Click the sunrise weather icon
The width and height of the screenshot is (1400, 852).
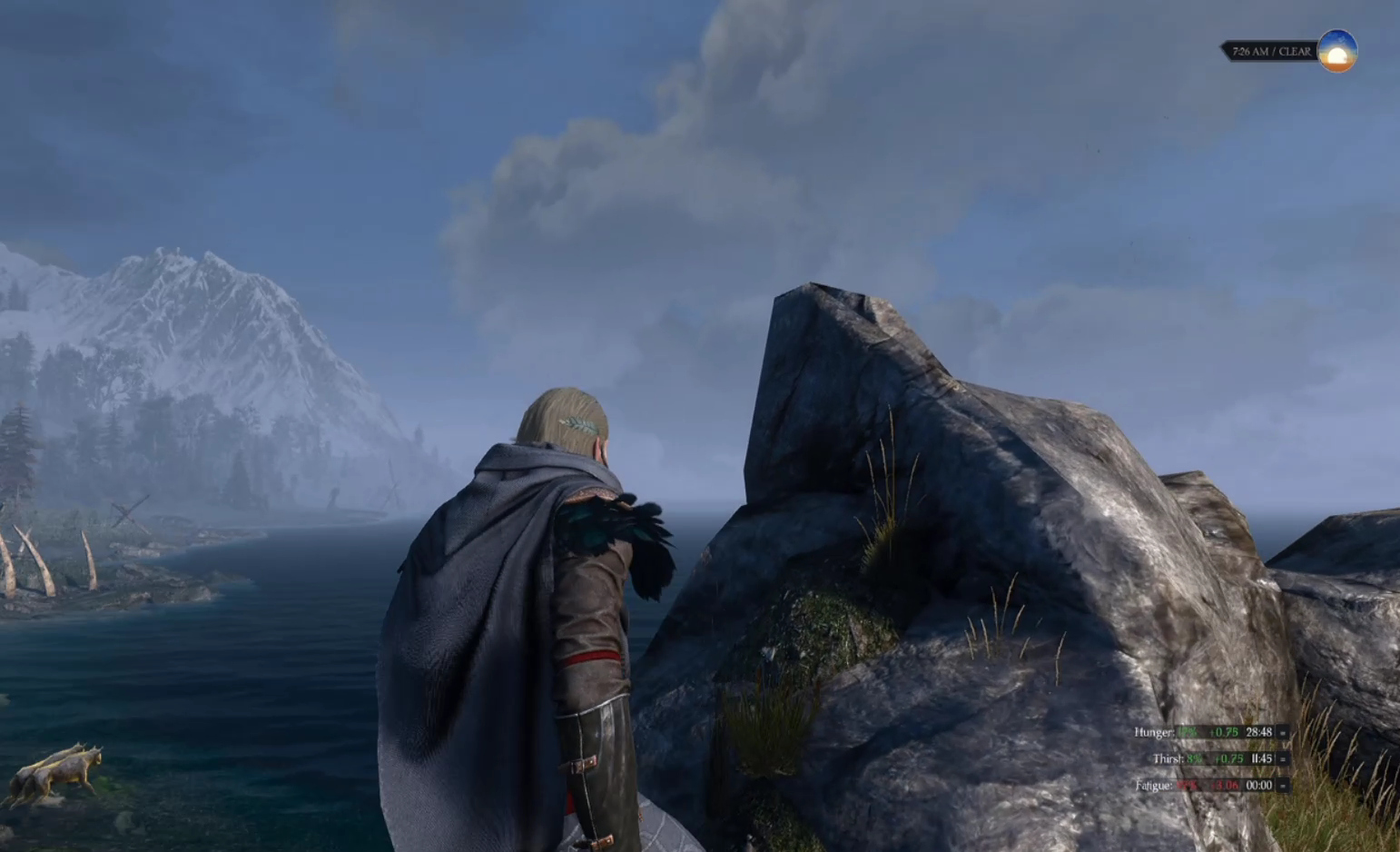(x=1336, y=51)
